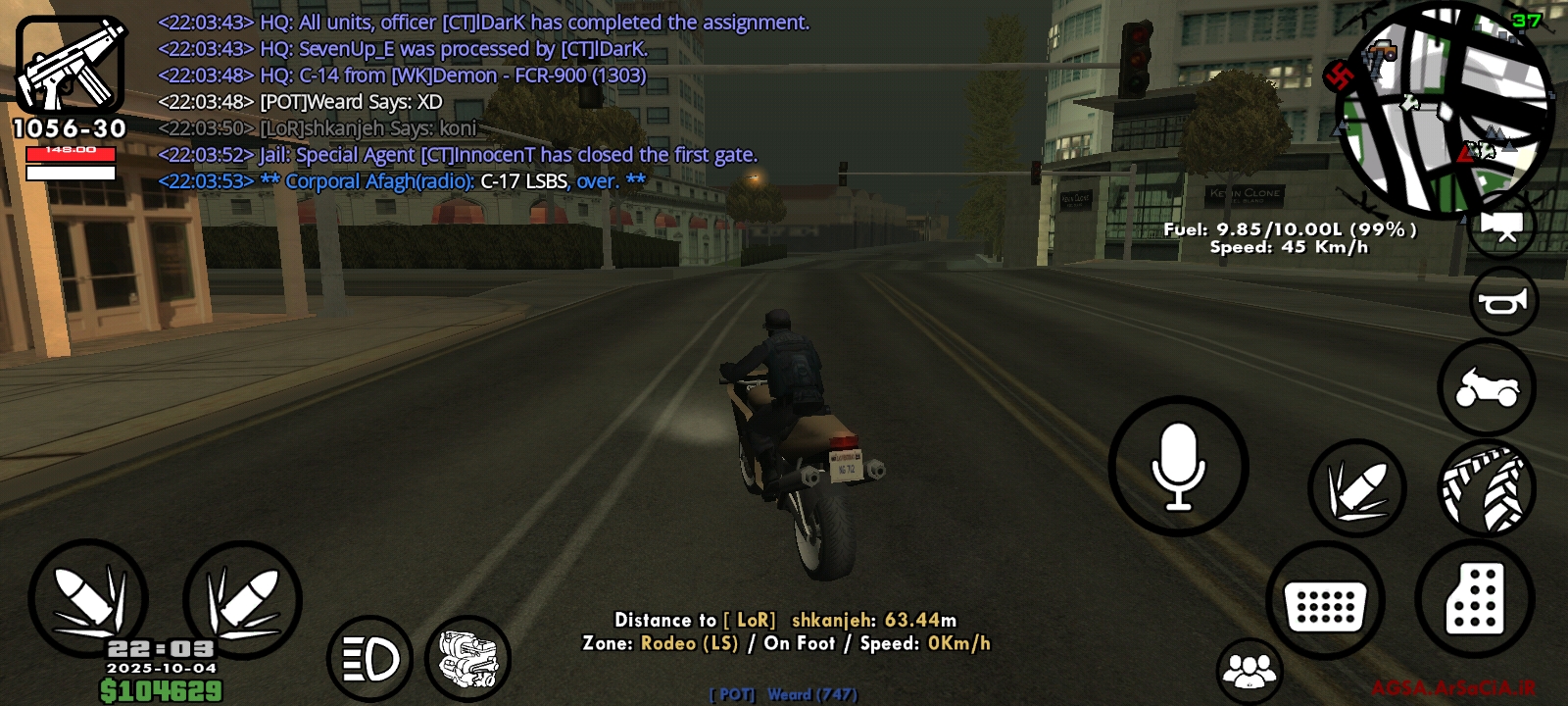Sound the horn button
Image resolution: width=1568 pixels, height=706 pixels.
pyautogui.click(x=1503, y=301)
